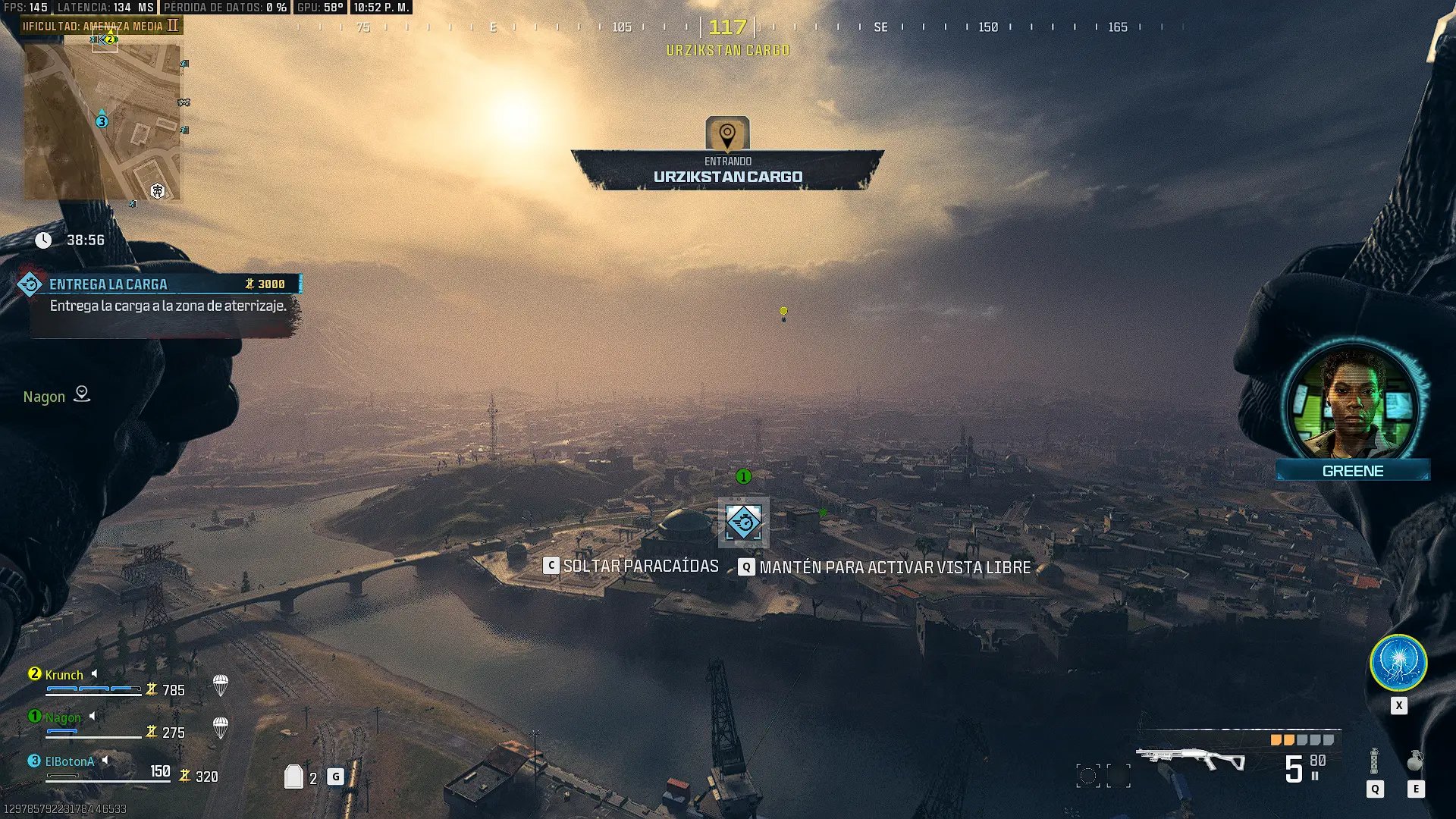Click the minimap in the corner

click(102, 121)
